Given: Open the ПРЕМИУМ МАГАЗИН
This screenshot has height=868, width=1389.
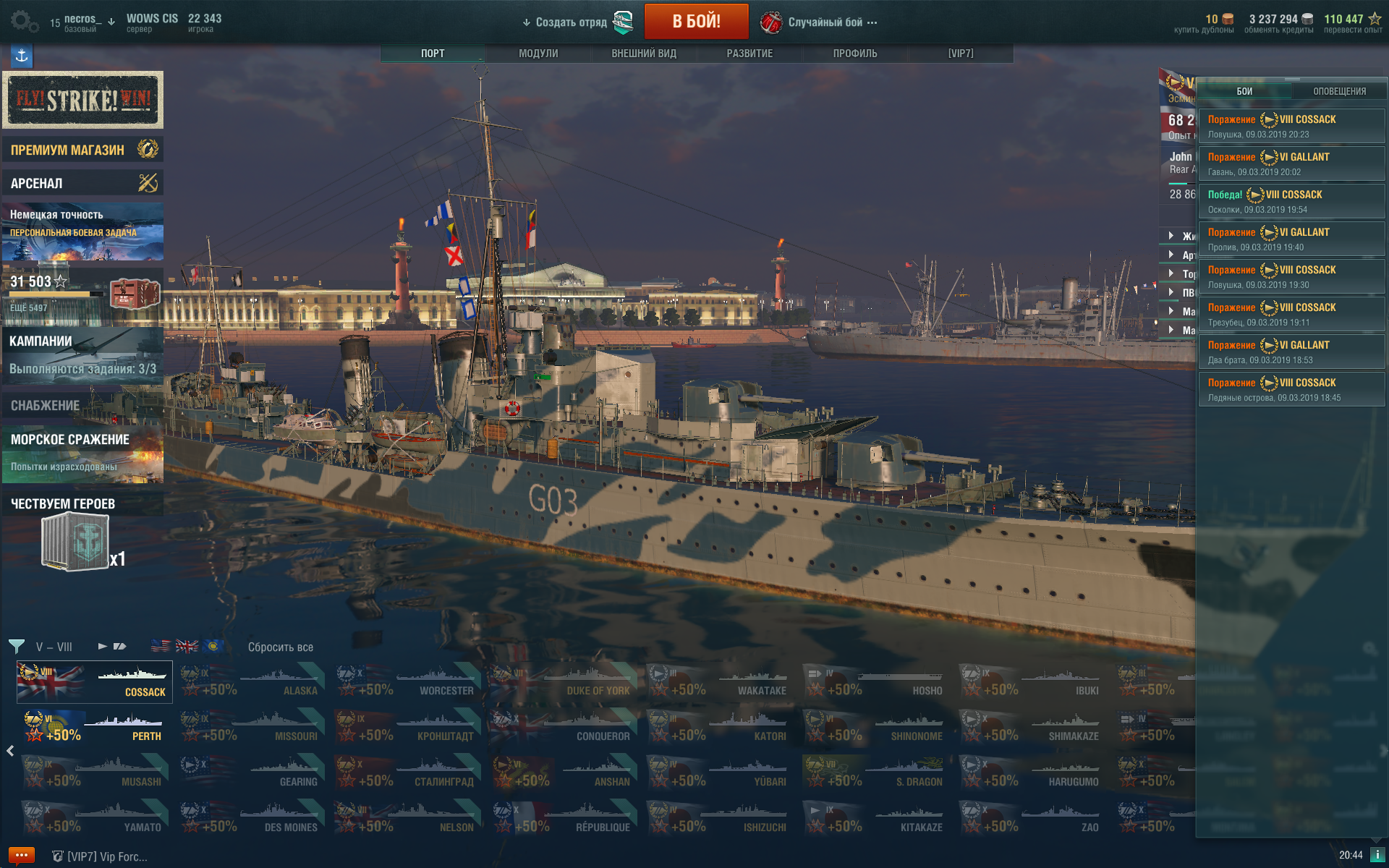Looking at the screenshot, I should click(82, 150).
